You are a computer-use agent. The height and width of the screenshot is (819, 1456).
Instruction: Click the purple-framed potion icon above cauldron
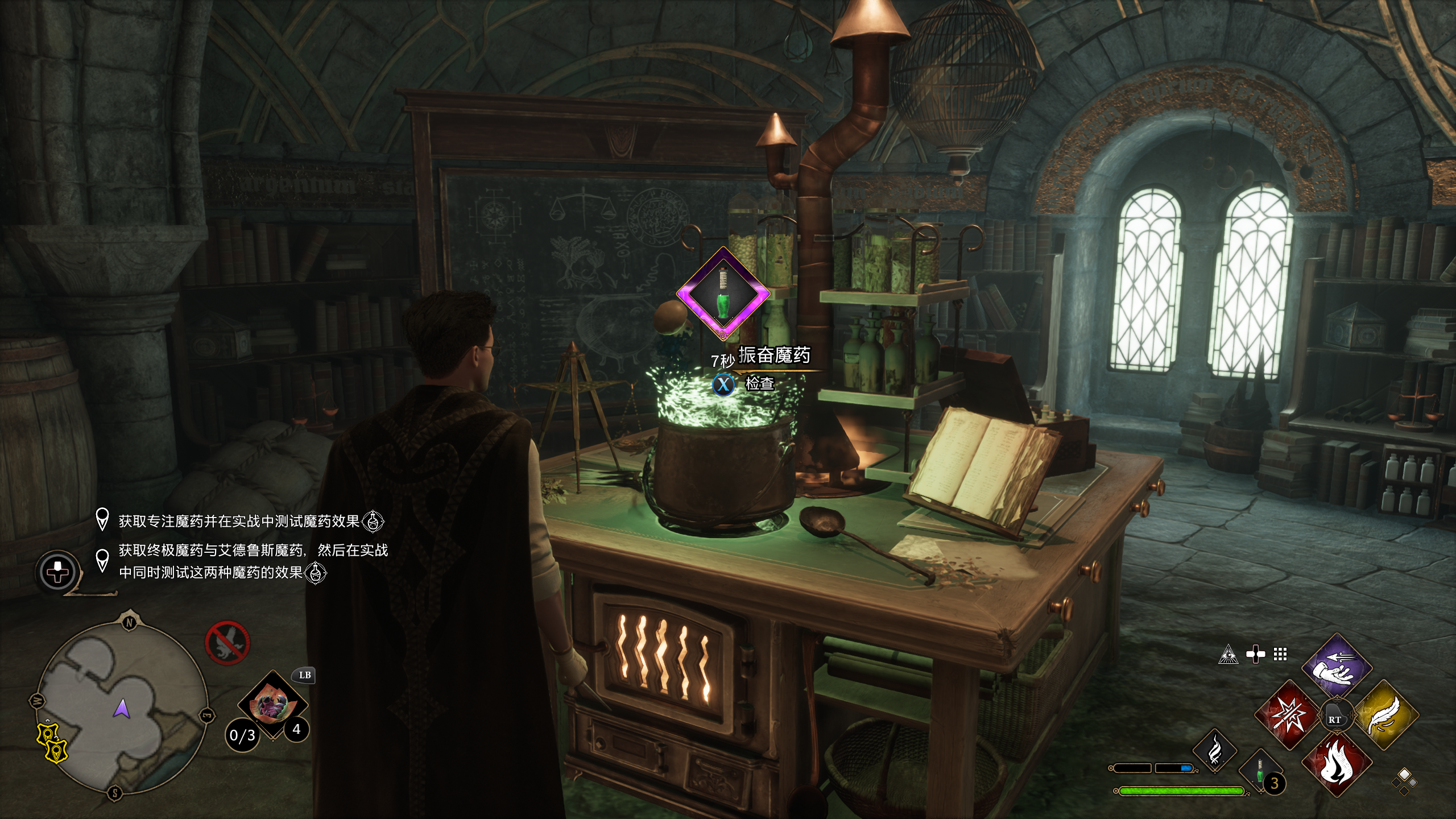[723, 294]
